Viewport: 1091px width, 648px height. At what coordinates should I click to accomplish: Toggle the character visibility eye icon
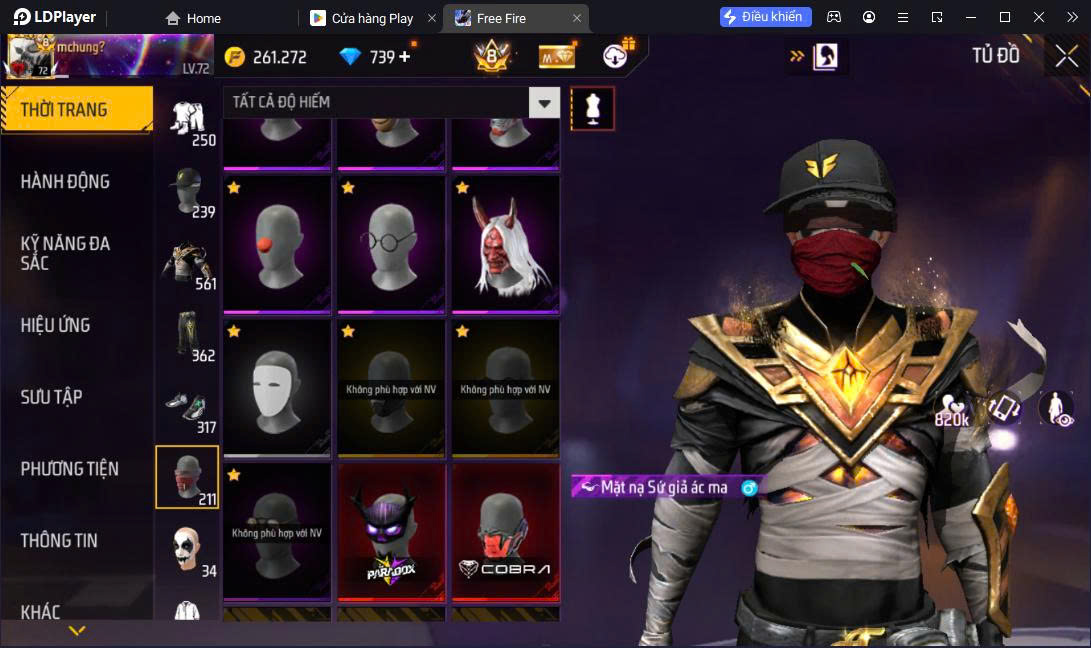[1056, 409]
